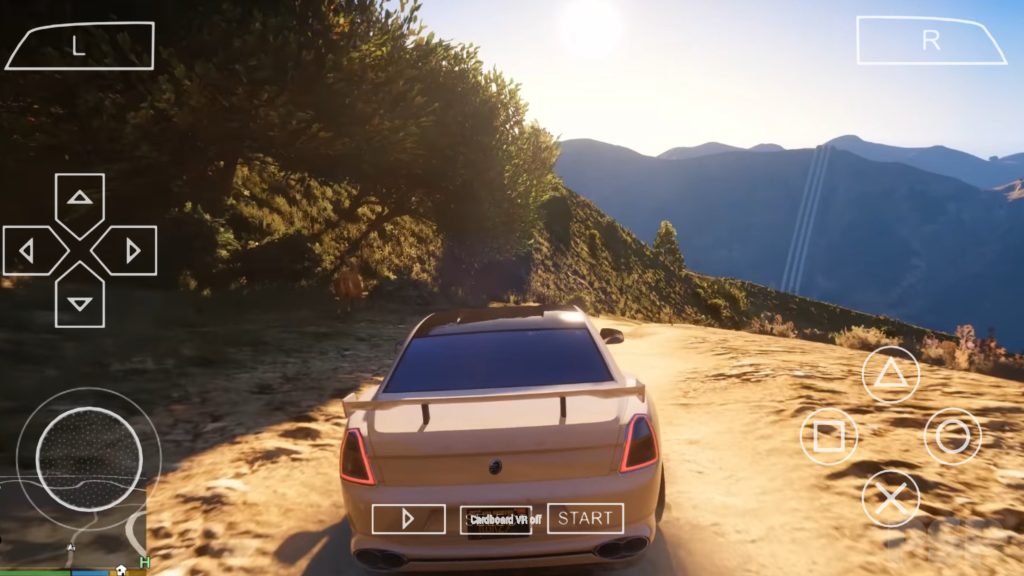Toggle the Cardboard VR off button

point(496,519)
